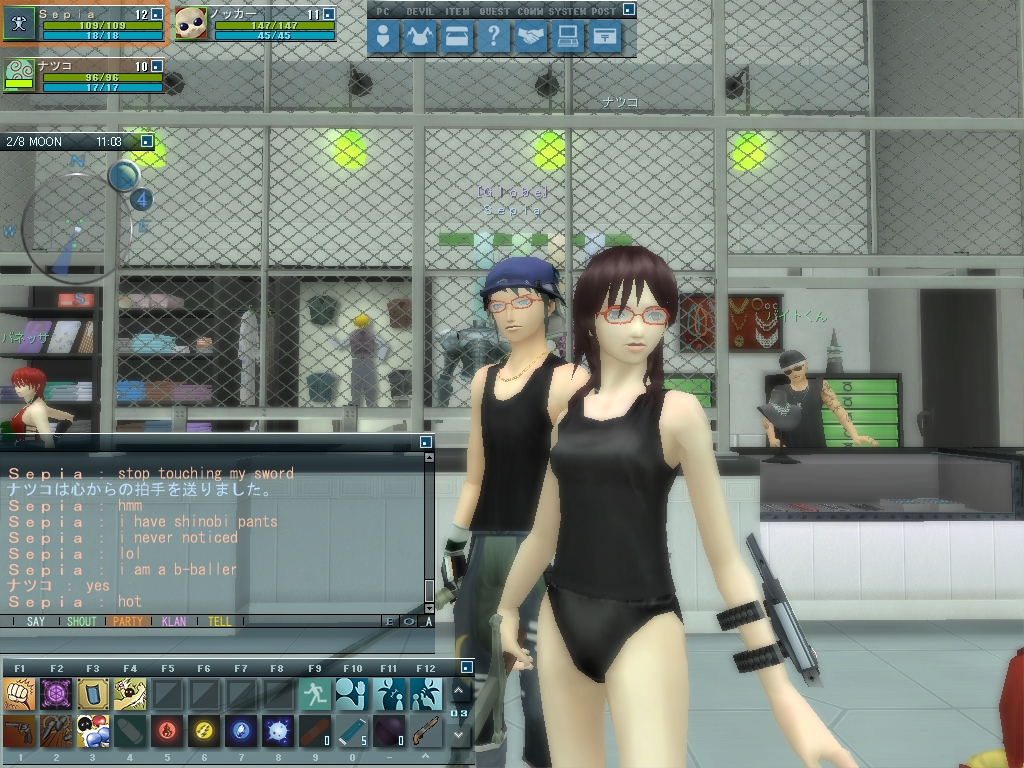Viewport: 1024px width, 768px height.
Task: Select the red fire skill icon
Action: [x=167, y=732]
